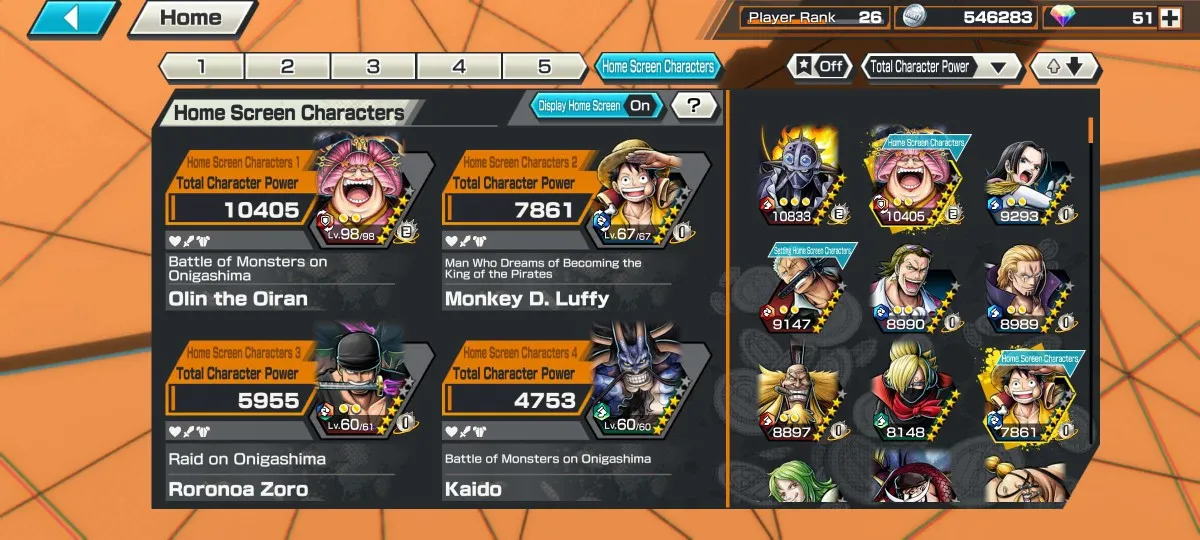
Task: Switch to party tab 1
Action: [201, 67]
